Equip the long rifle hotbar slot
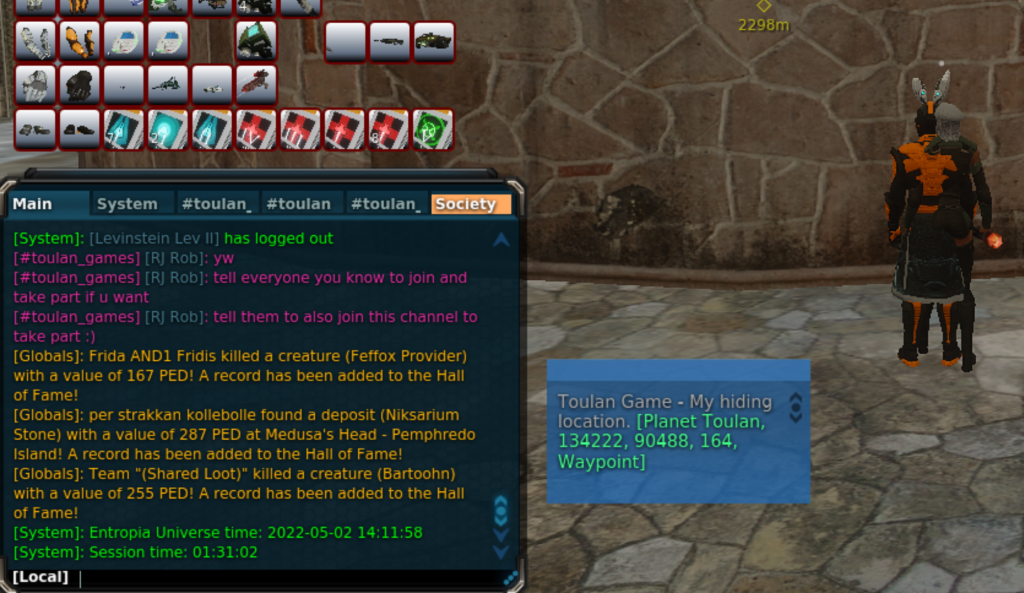Screen dimensions: 1024x593 click(389, 41)
